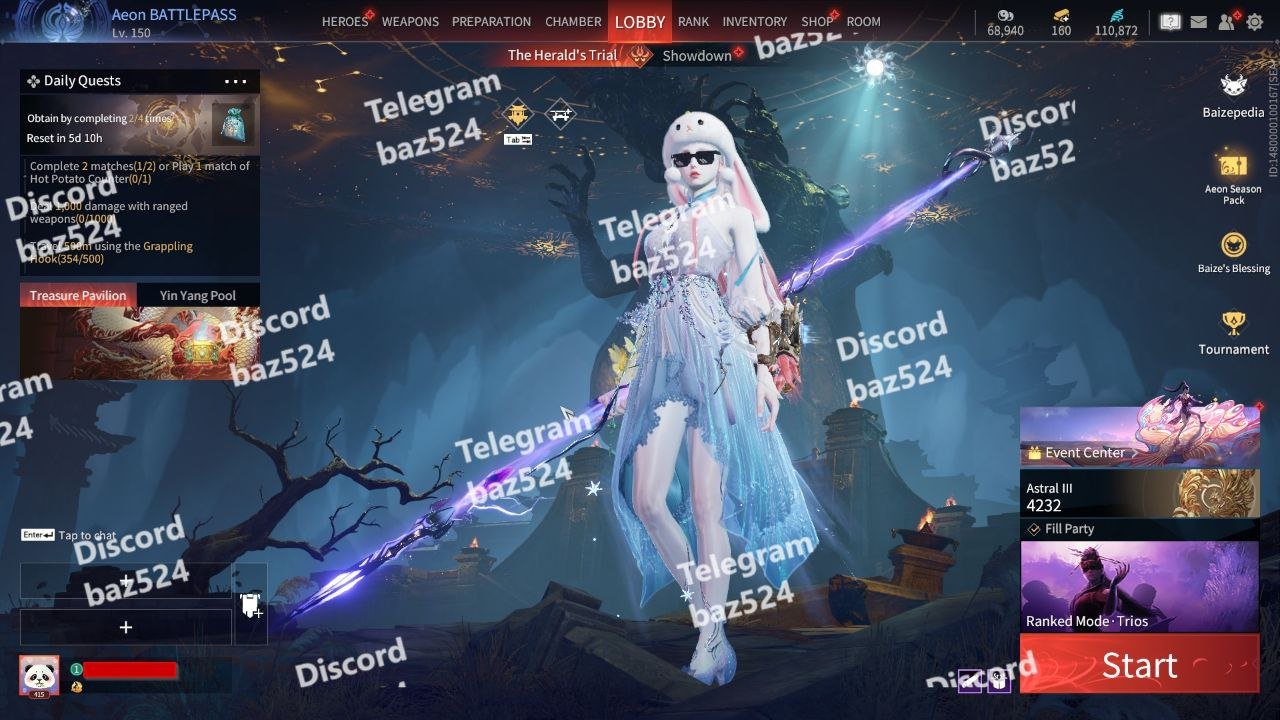This screenshot has height=720, width=1280.
Task: Start the ranked match
Action: tap(1139, 664)
